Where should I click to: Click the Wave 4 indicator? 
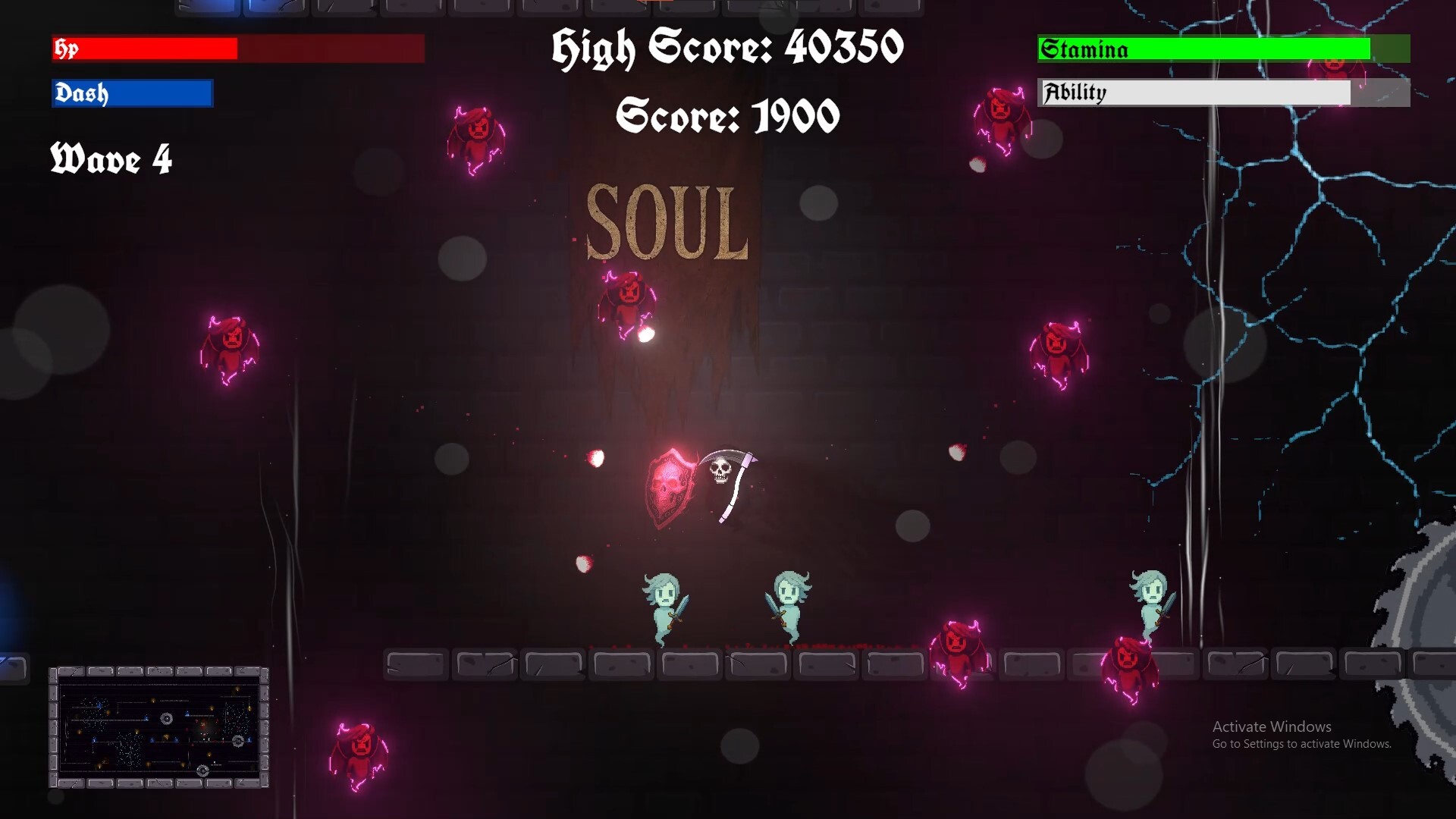(111, 161)
